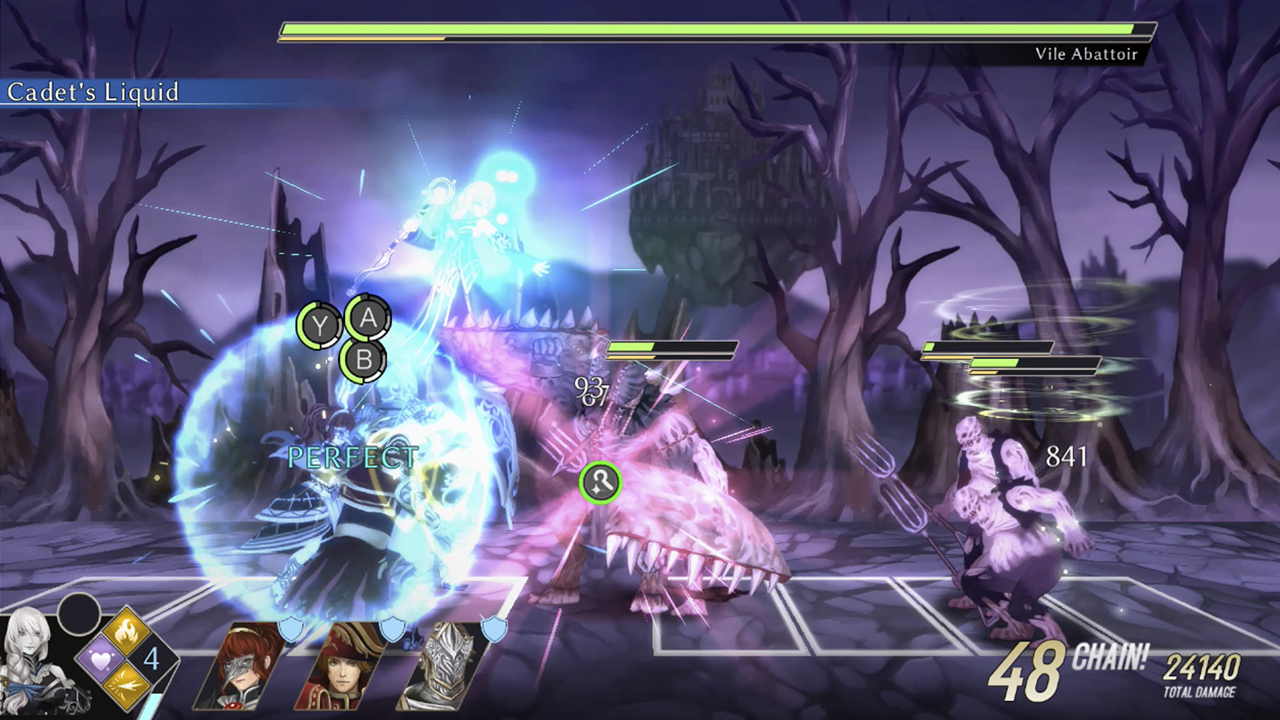Select the golden burst mana gem
The height and width of the screenshot is (720, 1280).
[126, 688]
